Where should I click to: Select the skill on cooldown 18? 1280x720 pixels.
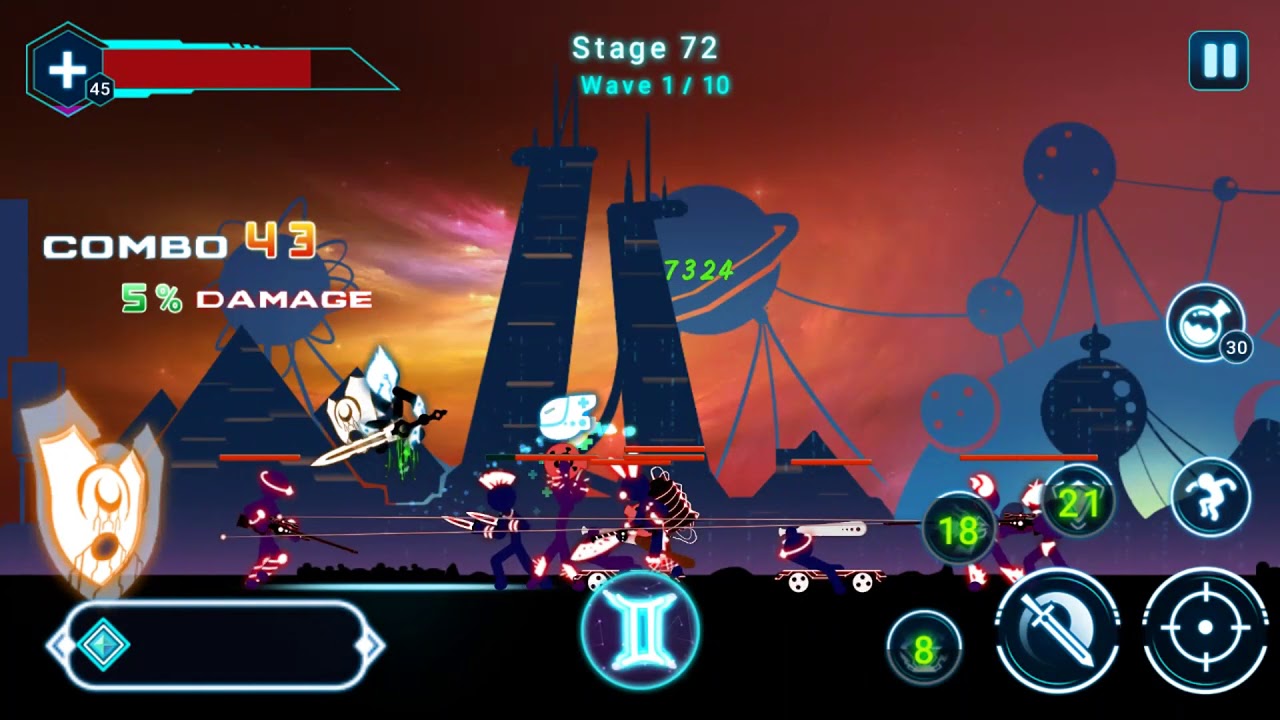tap(958, 531)
